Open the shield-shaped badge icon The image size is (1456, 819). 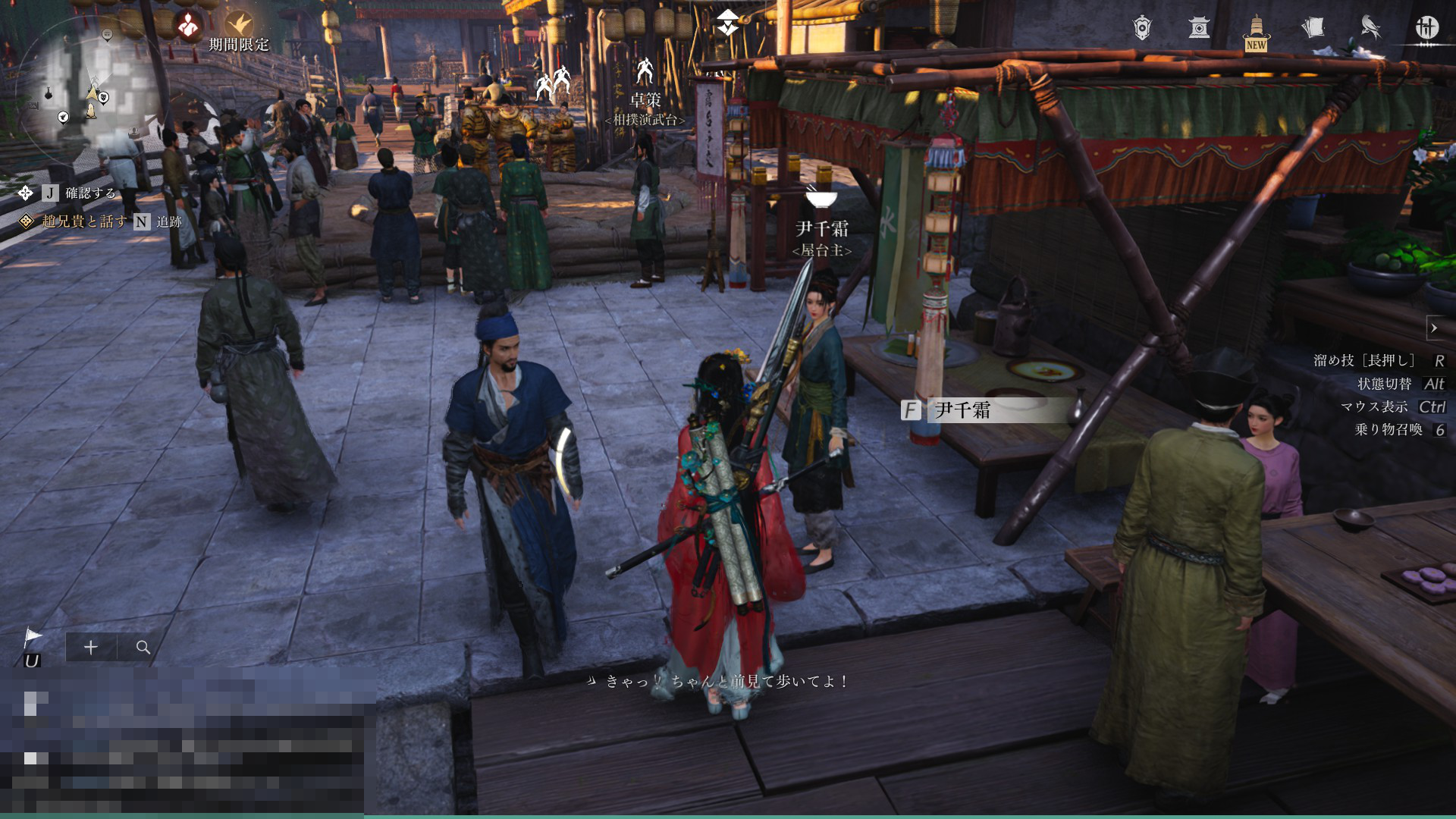coord(1142,28)
